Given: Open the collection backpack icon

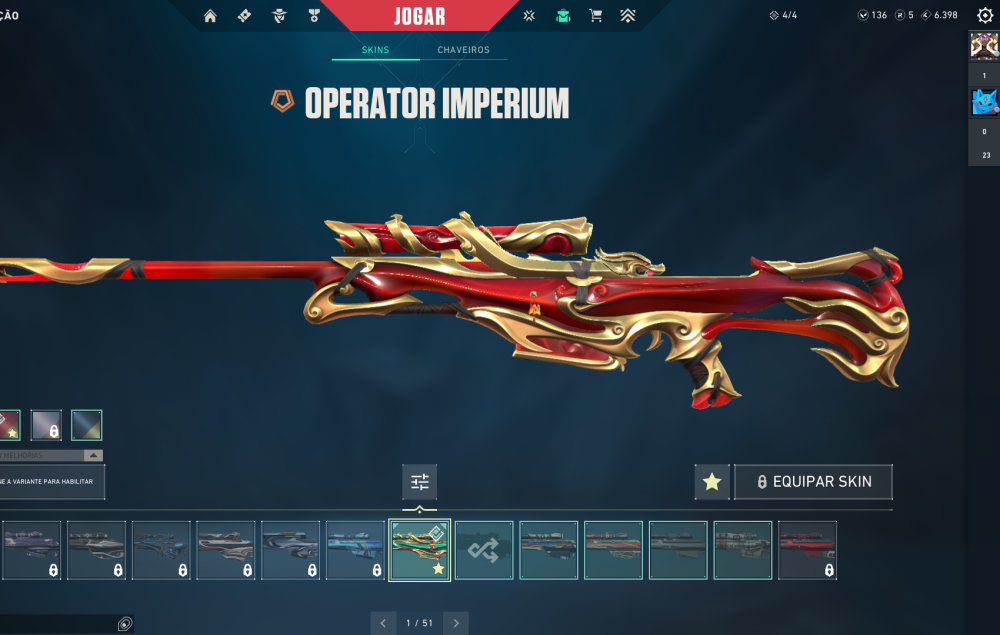Looking at the screenshot, I should pyautogui.click(x=563, y=16).
